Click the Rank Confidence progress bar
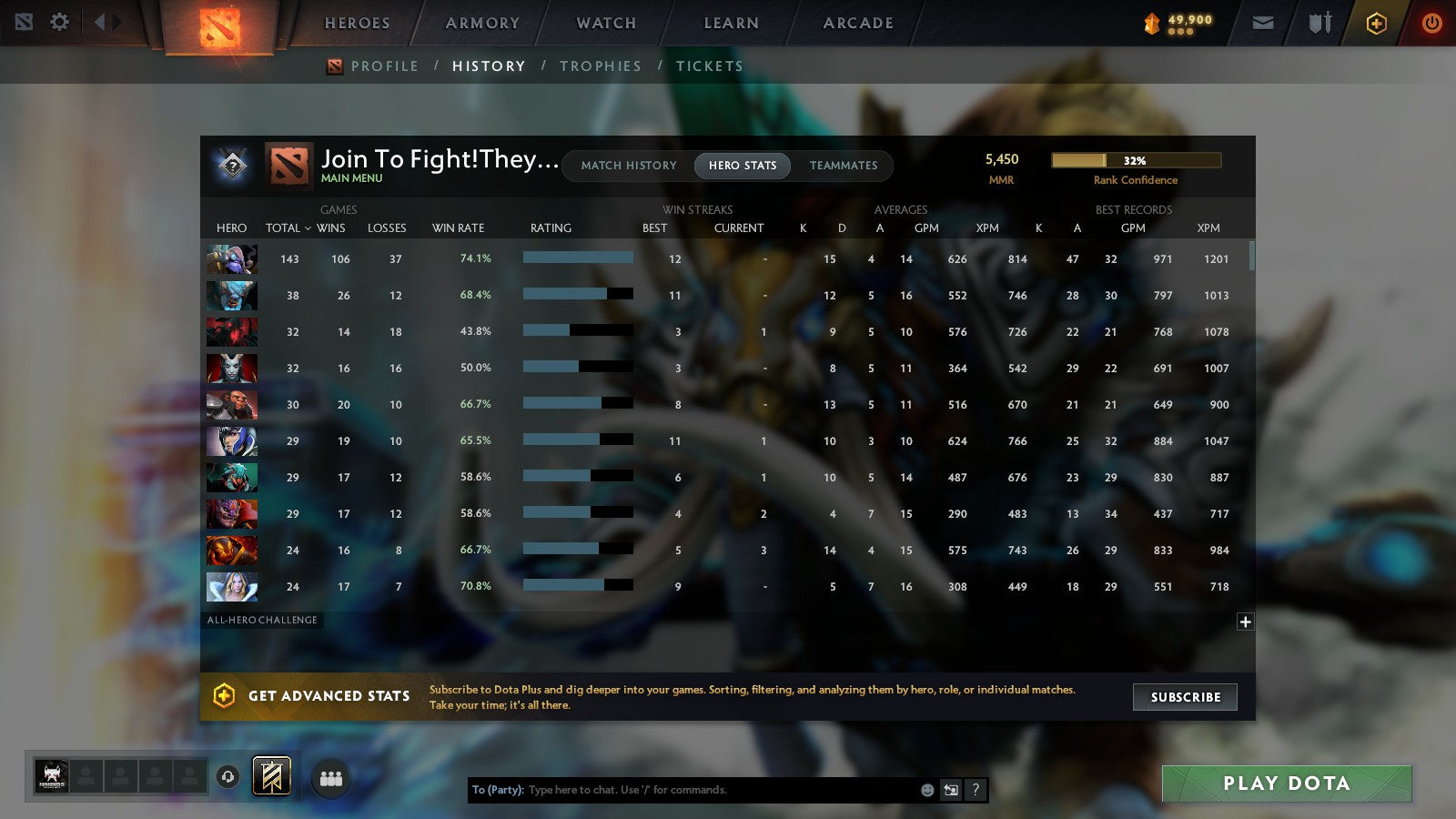This screenshot has width=1456, height=819. (x=1136, y=160)
